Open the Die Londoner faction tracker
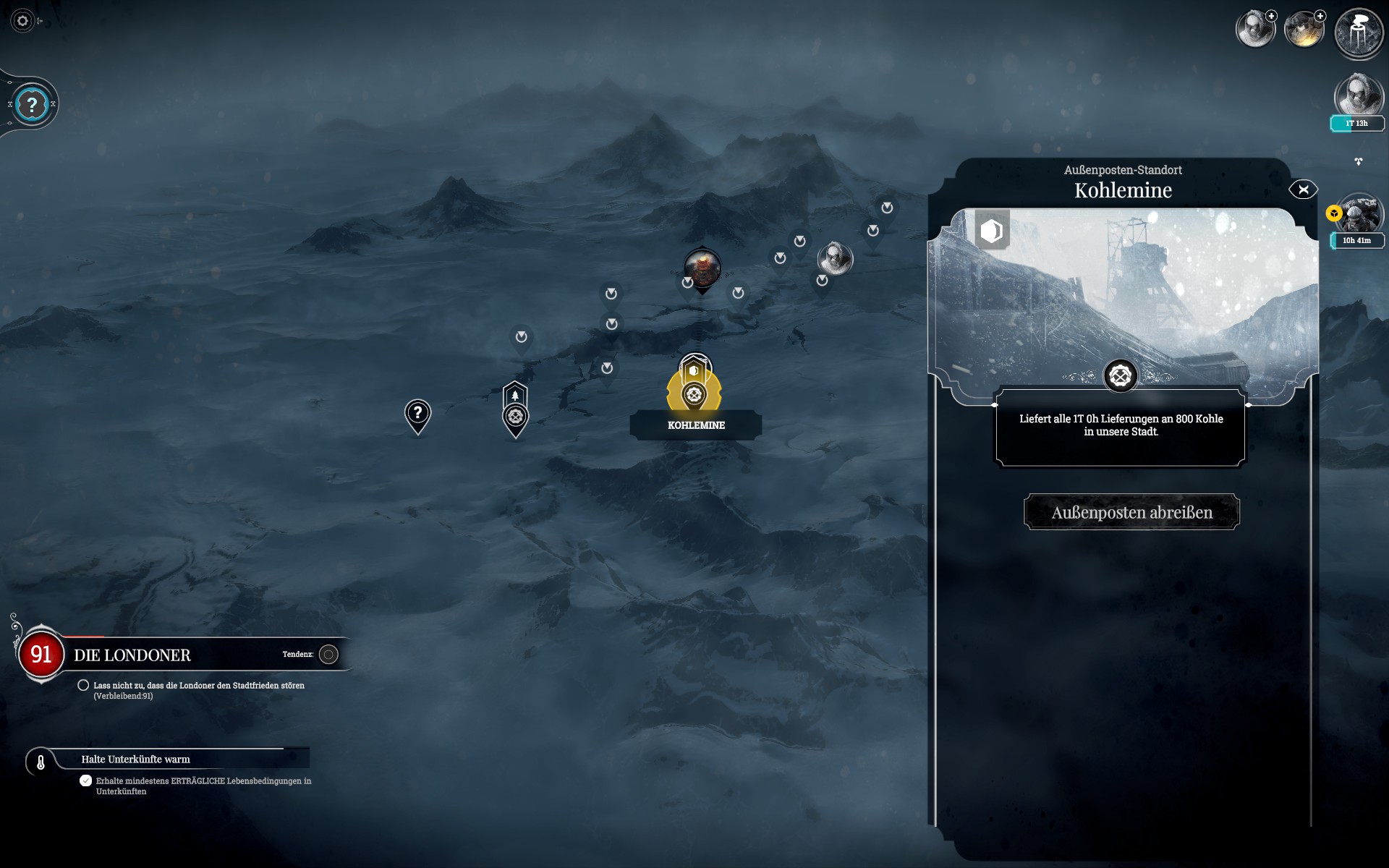Screen dimensions: 1389x868 [132, 655]
